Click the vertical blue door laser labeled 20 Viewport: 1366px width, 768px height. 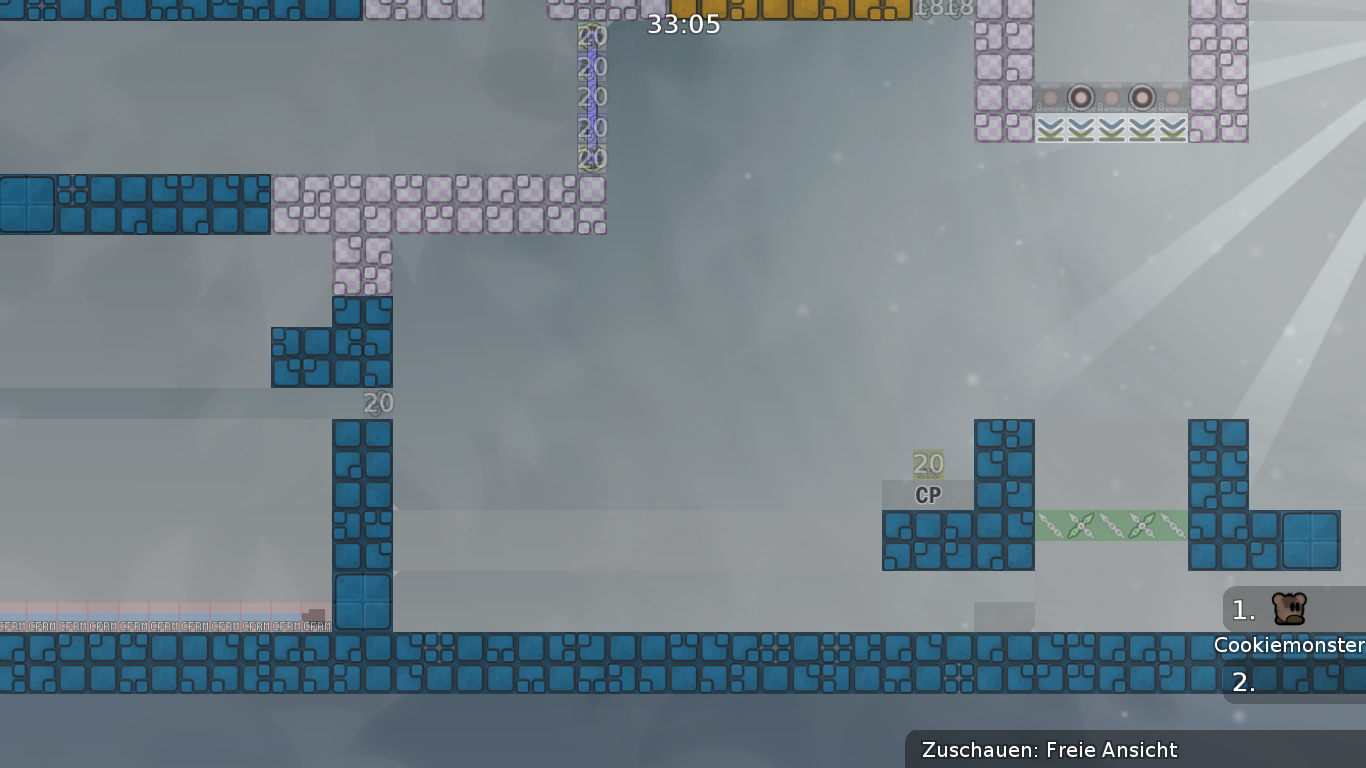point(592,95)
